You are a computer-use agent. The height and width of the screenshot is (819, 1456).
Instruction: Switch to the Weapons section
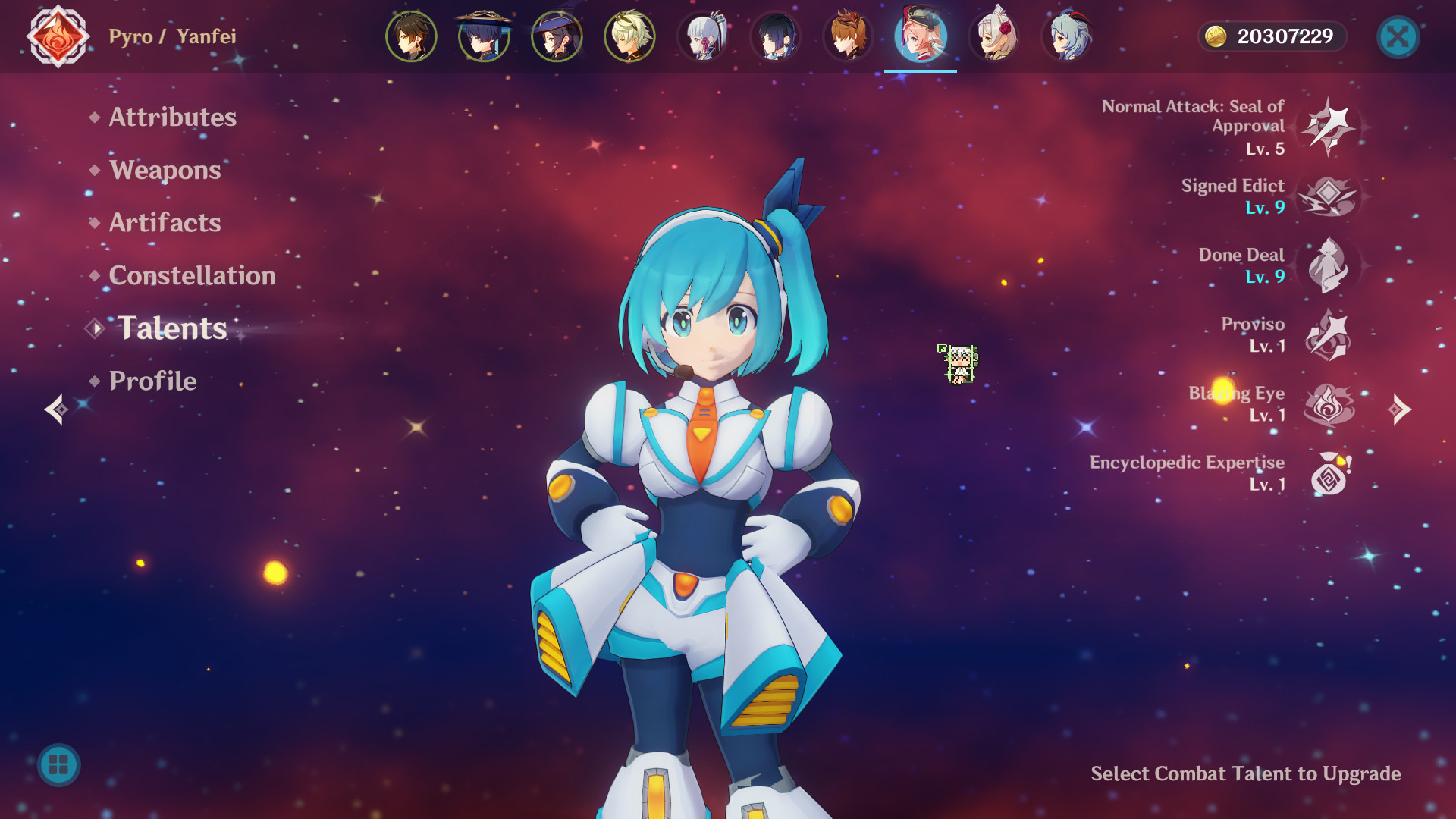point(164,171)
